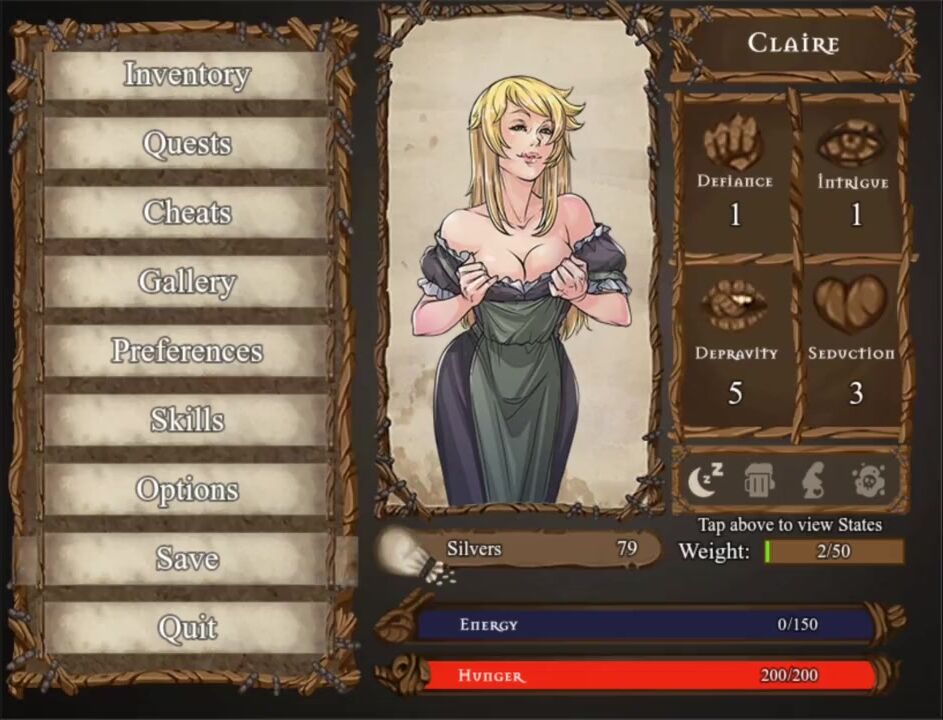The image size is (943, 720).
Task: Open the Inventory menu
Action: (187, 75)
